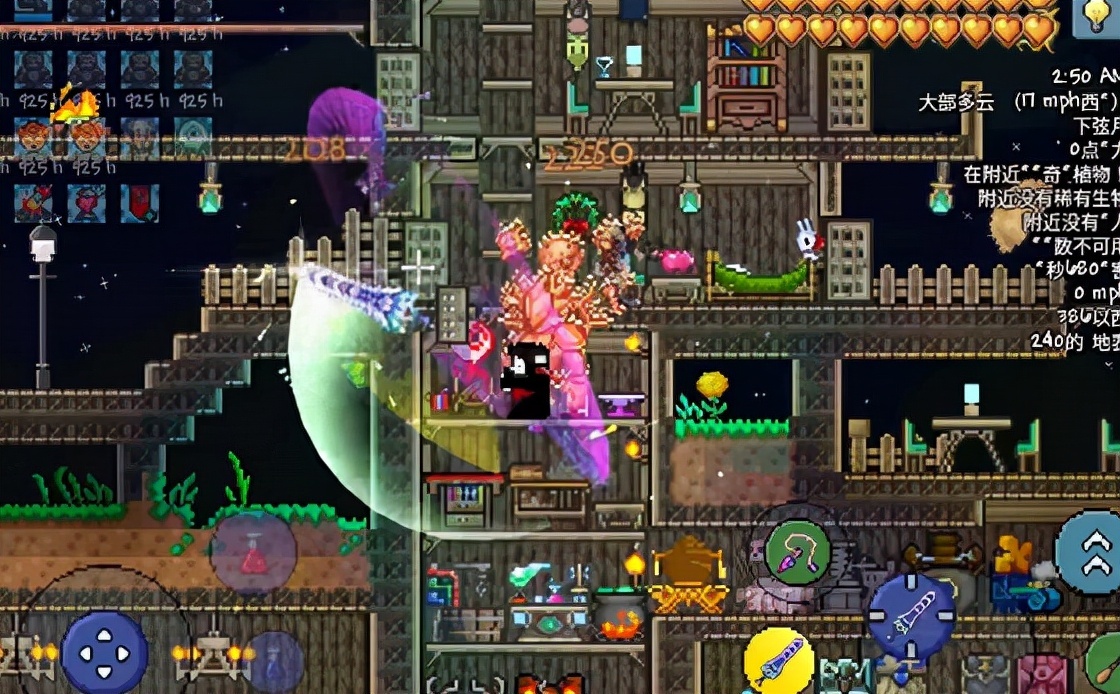Activate the yellow sword attack button
The height and width of the screenshot is (694, 1120).
779,661
